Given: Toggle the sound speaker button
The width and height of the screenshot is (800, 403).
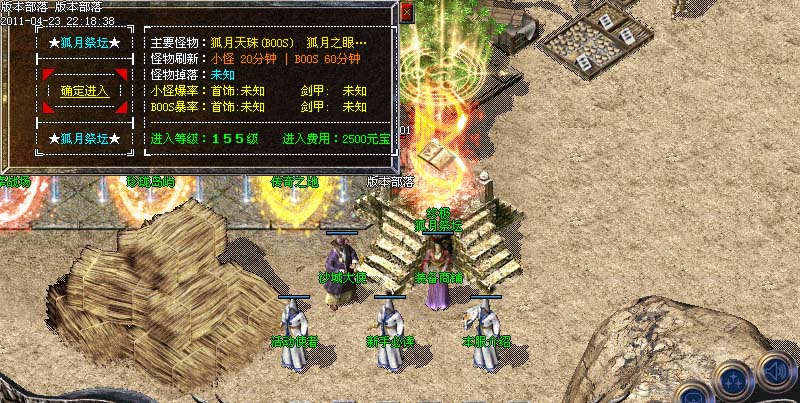Looking at the screenshot, I should tap(775, 370).
